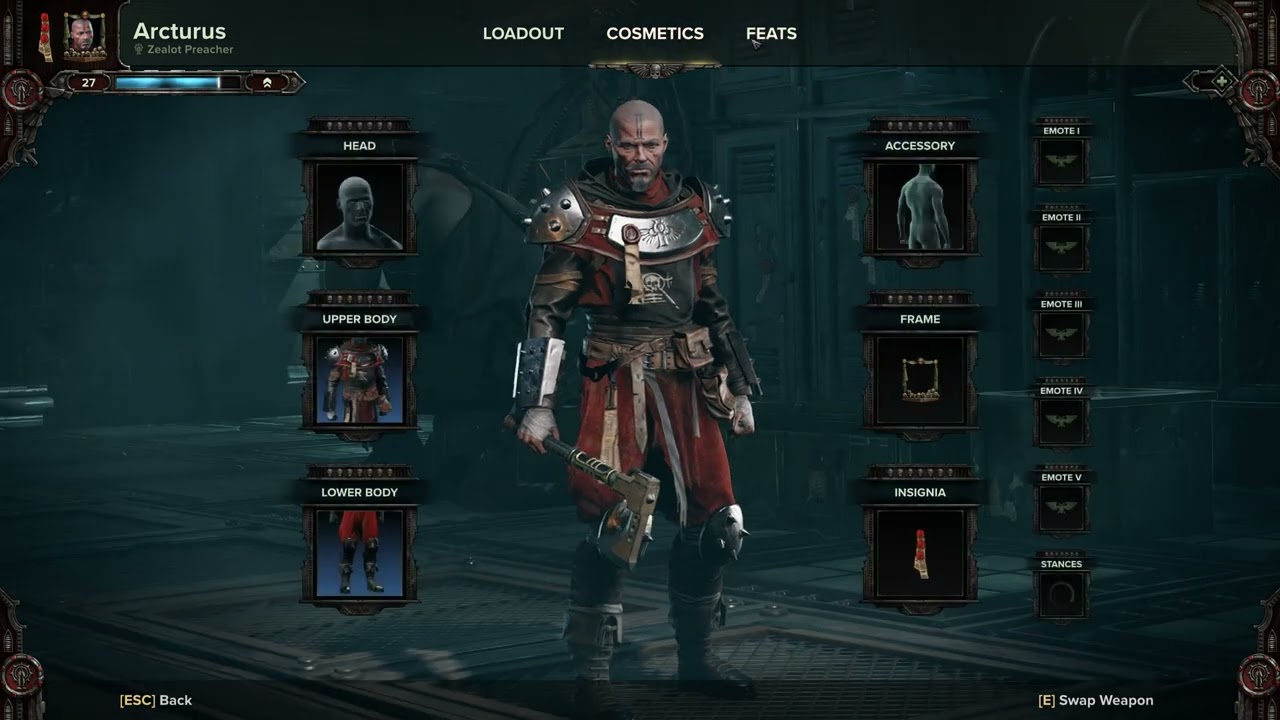Choose the Lower Body cosmetic slot
The width and height of the screenshot is (1280, 720).
pyautogui.click(x=360, y=553)
